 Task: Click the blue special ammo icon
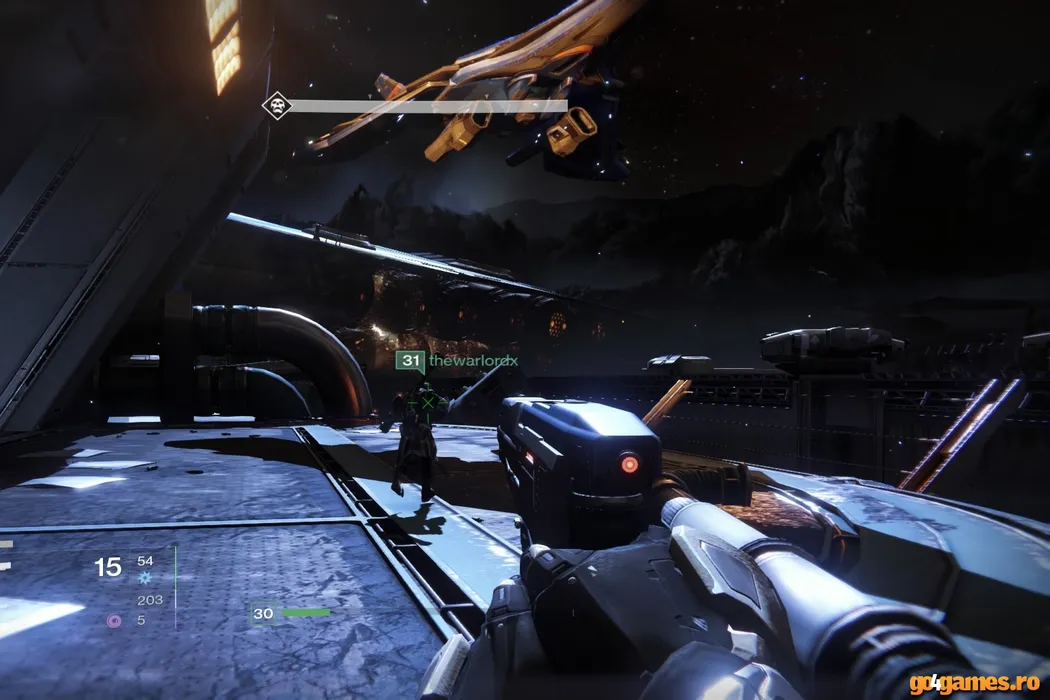pos(146,577)
